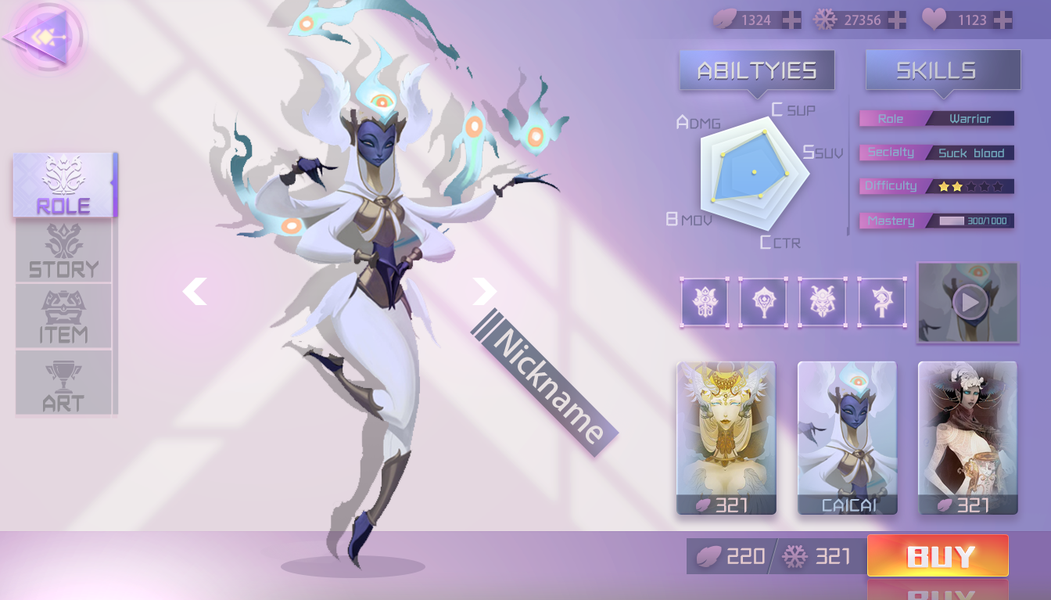Add more feather currency with plus button

click(791, 20)
